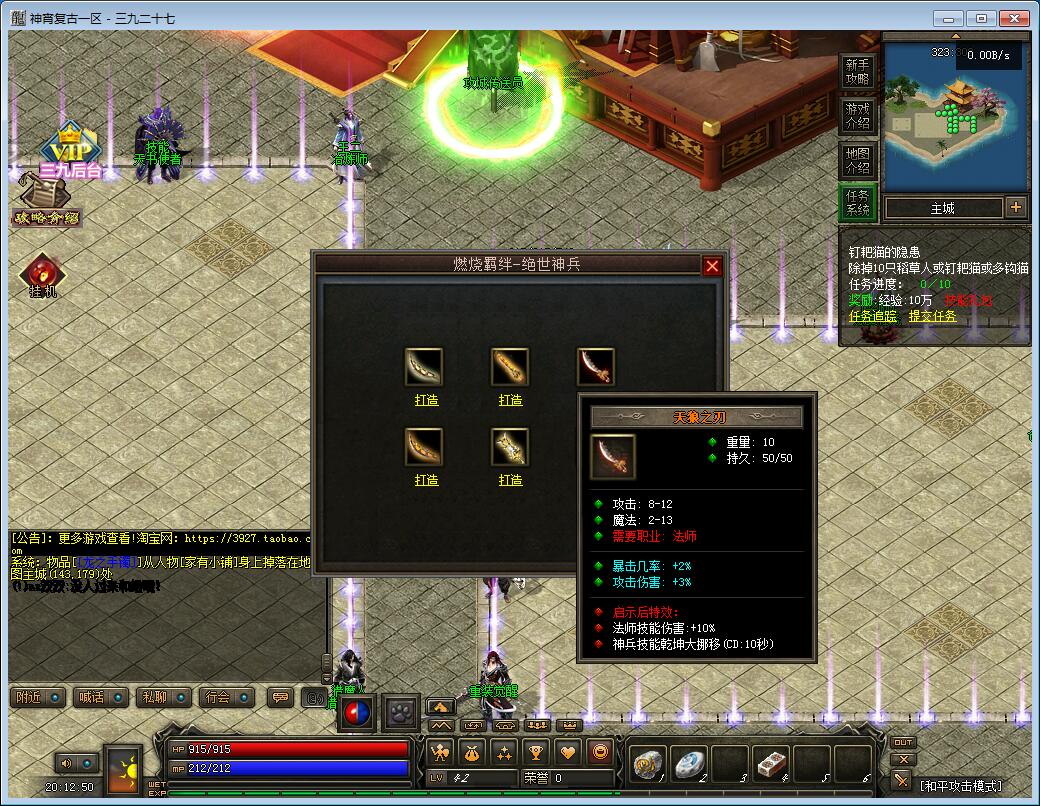This screenshot has width=1040, height=806.
Task: Select the 天象之刃 red blade icon
Action: tap(596, 367)
